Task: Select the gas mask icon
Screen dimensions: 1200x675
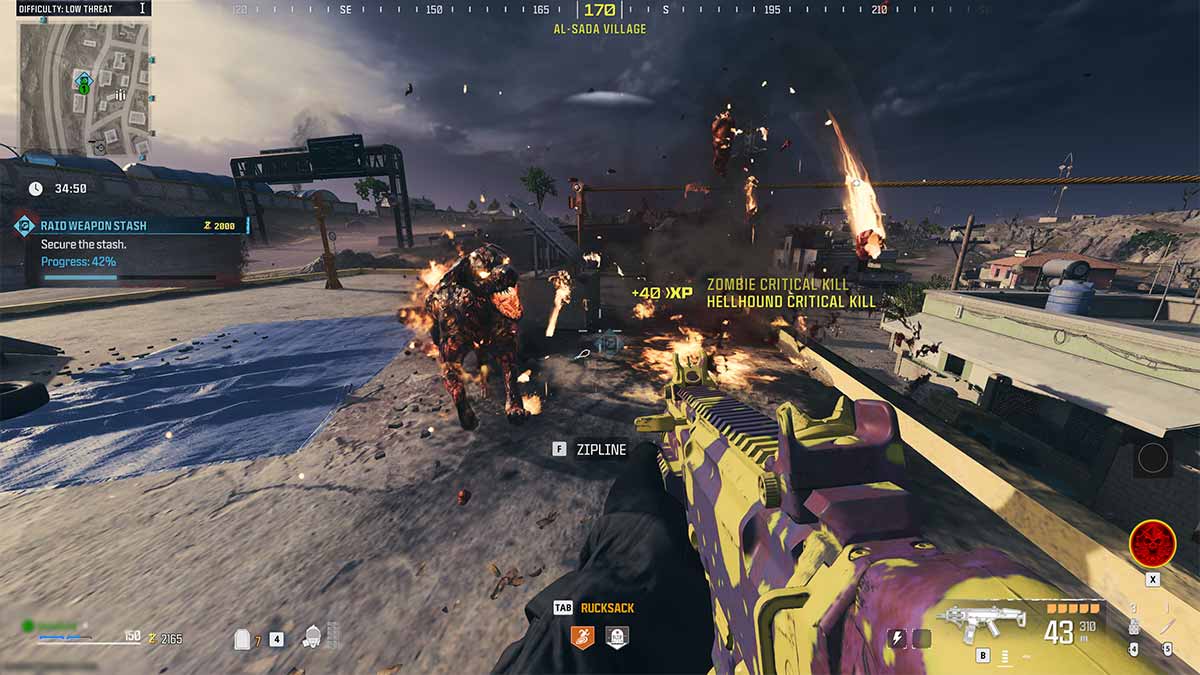Action: [313, 636]
